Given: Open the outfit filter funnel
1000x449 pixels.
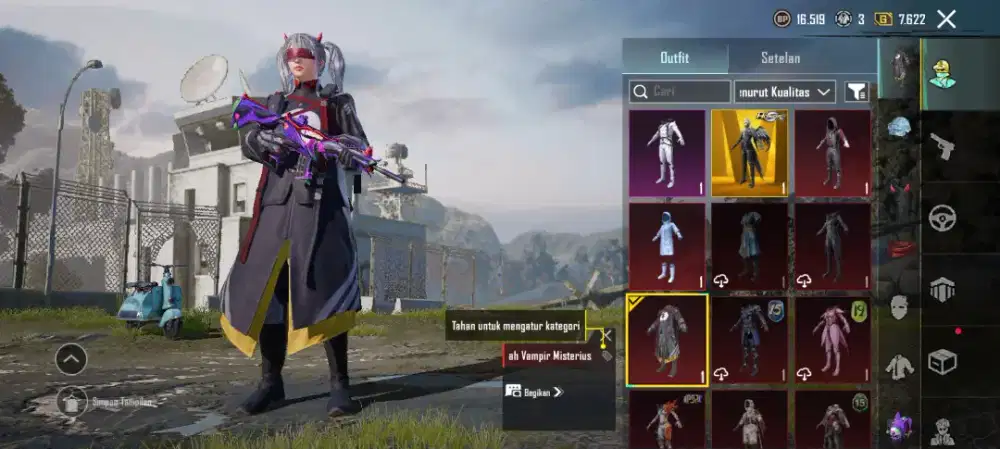Looking at the screenshot, I should point(856,92).
